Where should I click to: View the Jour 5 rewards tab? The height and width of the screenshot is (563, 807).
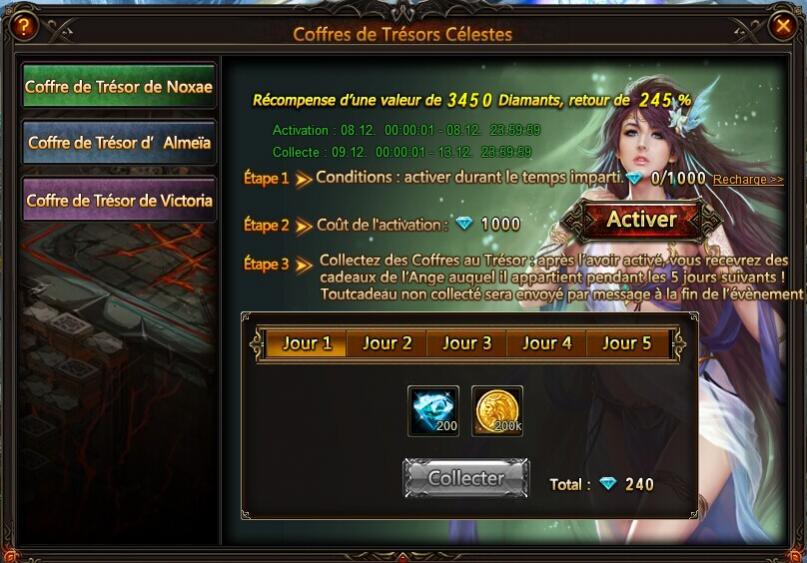pos(626,343)
